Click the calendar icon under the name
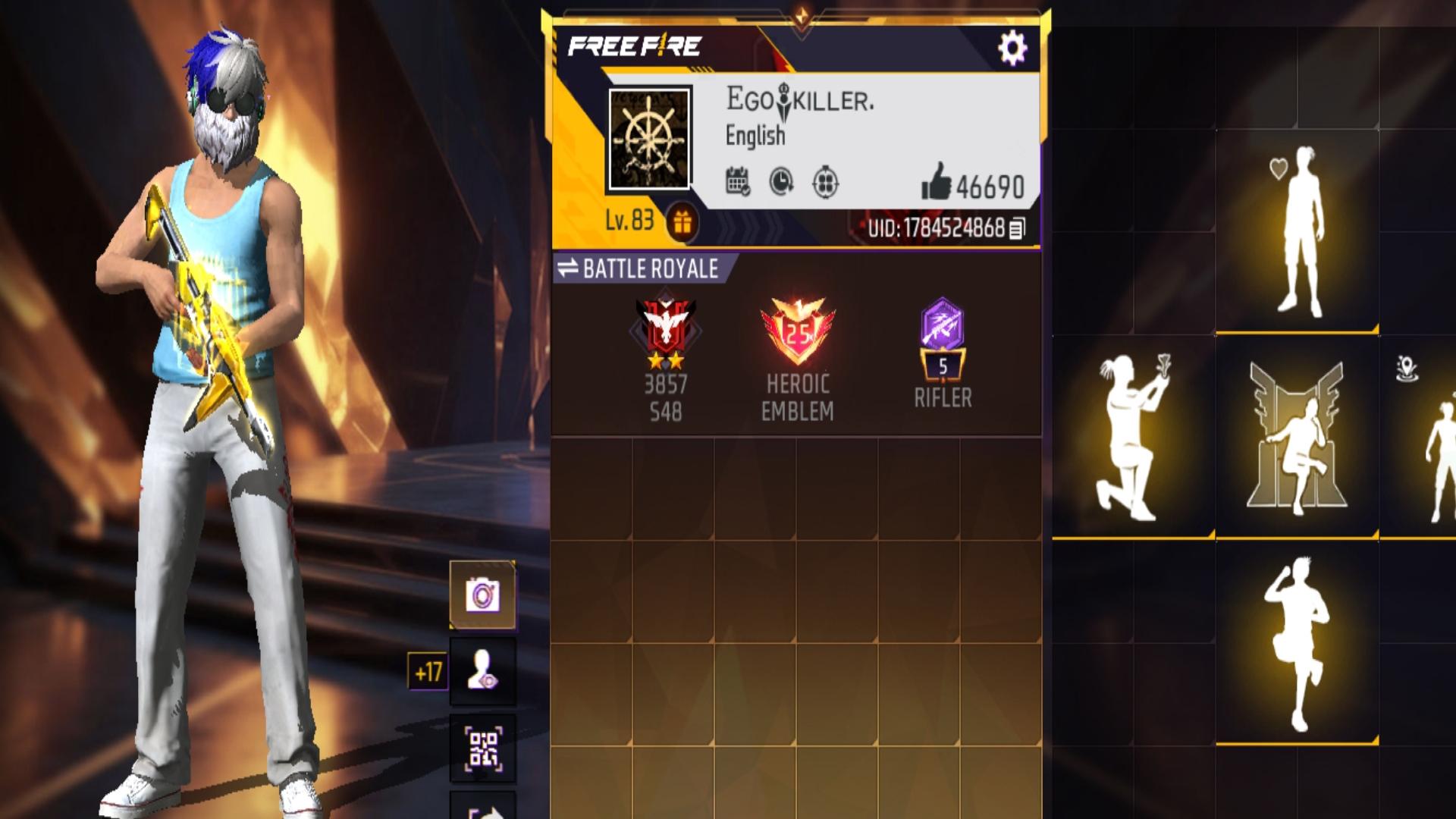Image resolution: width=1456 pixels, height=819 pixels. coord(737,182)
